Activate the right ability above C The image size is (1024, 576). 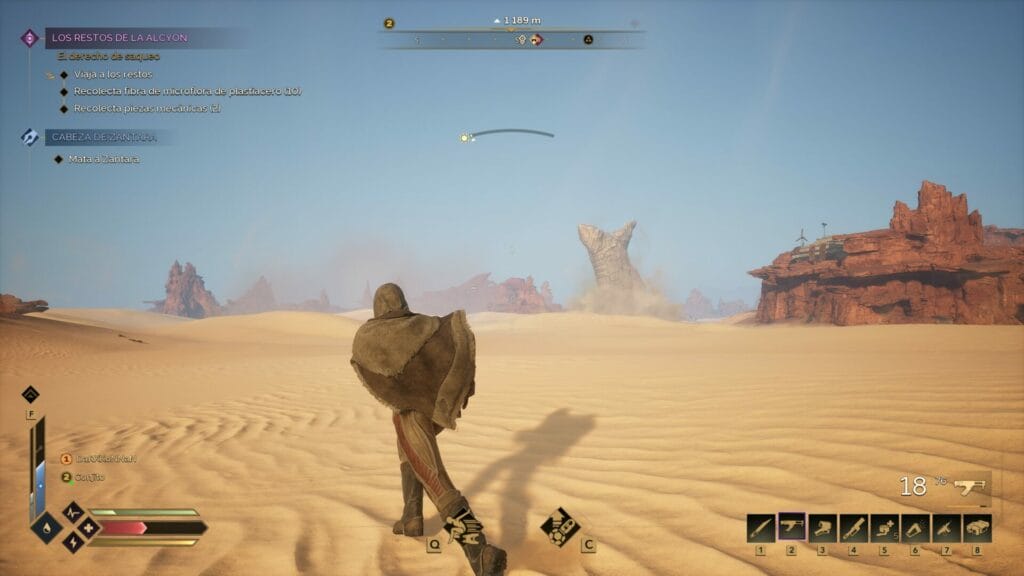tap(560, 525)
